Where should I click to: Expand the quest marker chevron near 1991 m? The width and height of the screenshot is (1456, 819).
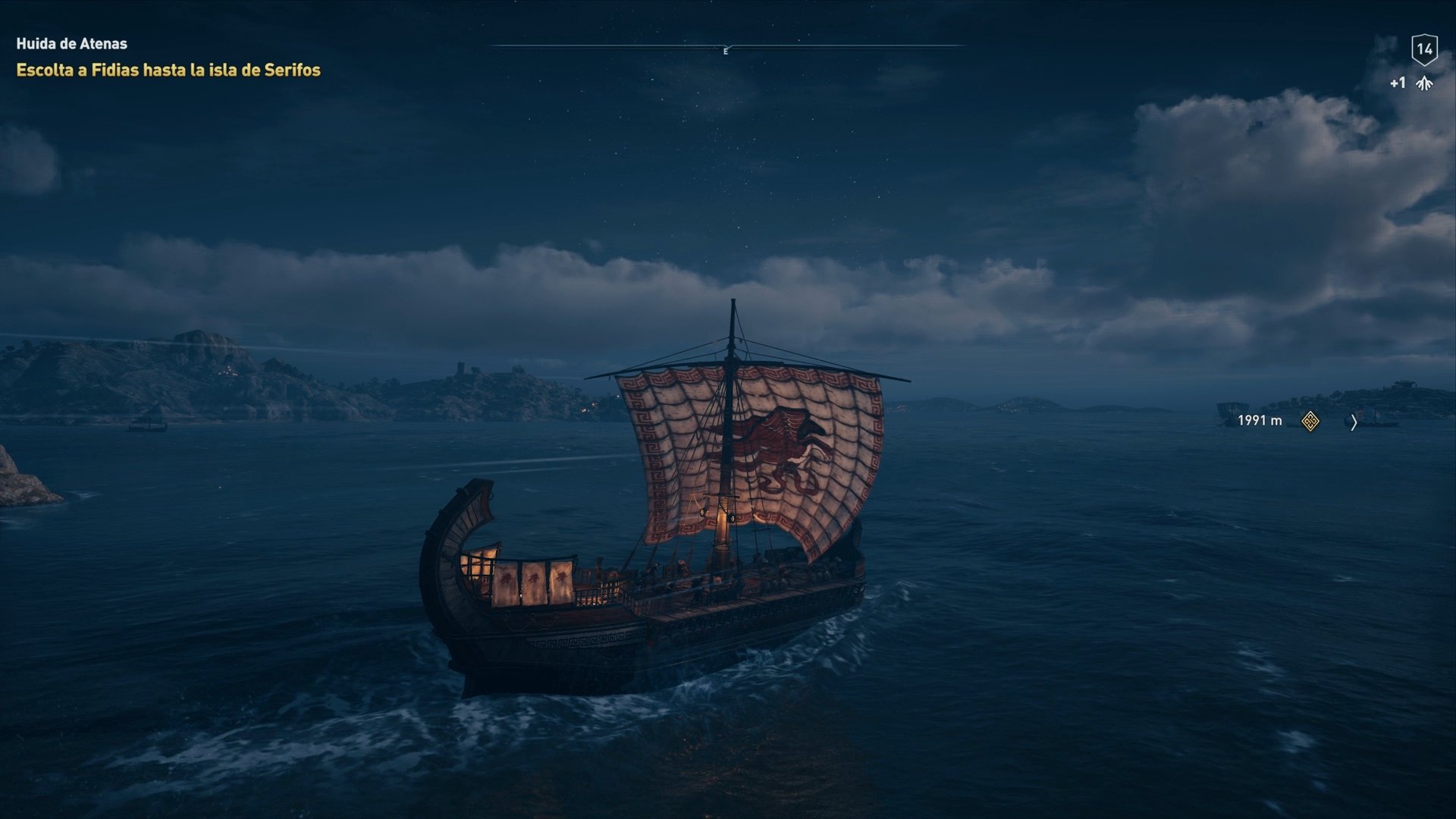[x=1354, y=422]
